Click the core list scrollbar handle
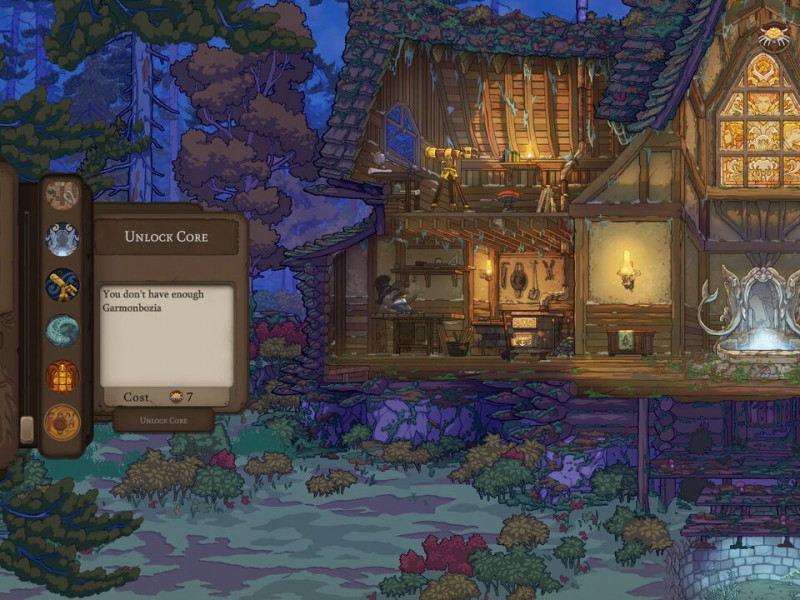Screen dimensions: 800x600 pyautogui.click(x=27, y=429)
